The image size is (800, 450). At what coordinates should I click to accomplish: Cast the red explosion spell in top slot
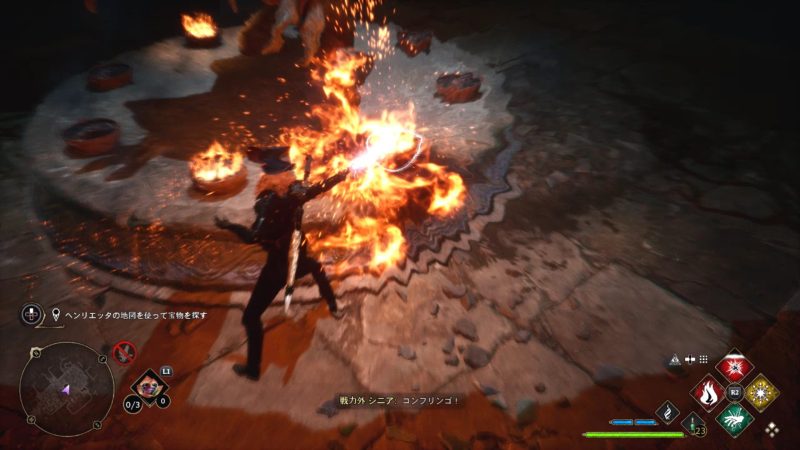pyautogui.click(x=735, y=366)
